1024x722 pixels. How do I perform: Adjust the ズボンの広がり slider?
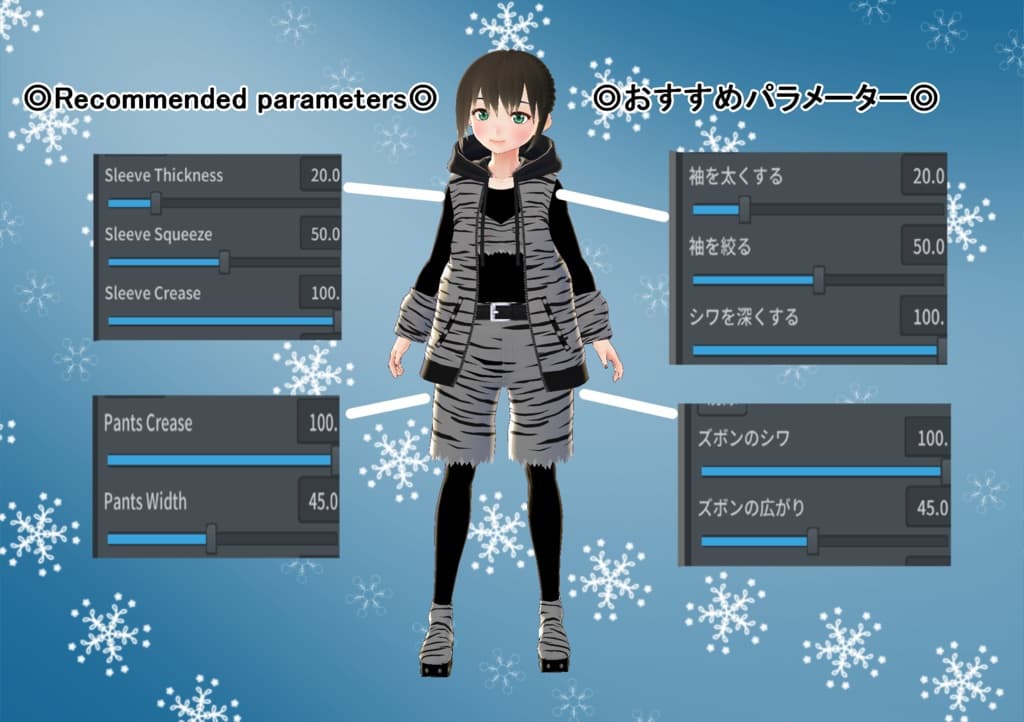[x=812, y=541]
